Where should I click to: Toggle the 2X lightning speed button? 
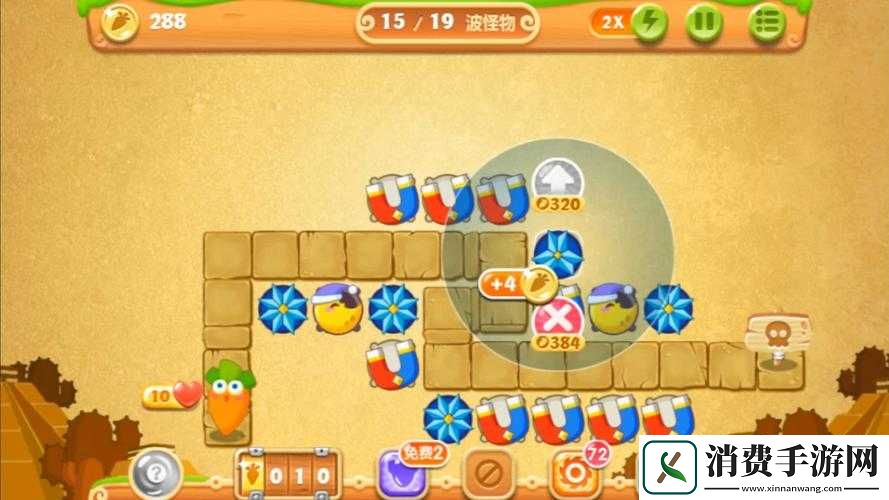point(648,22)
